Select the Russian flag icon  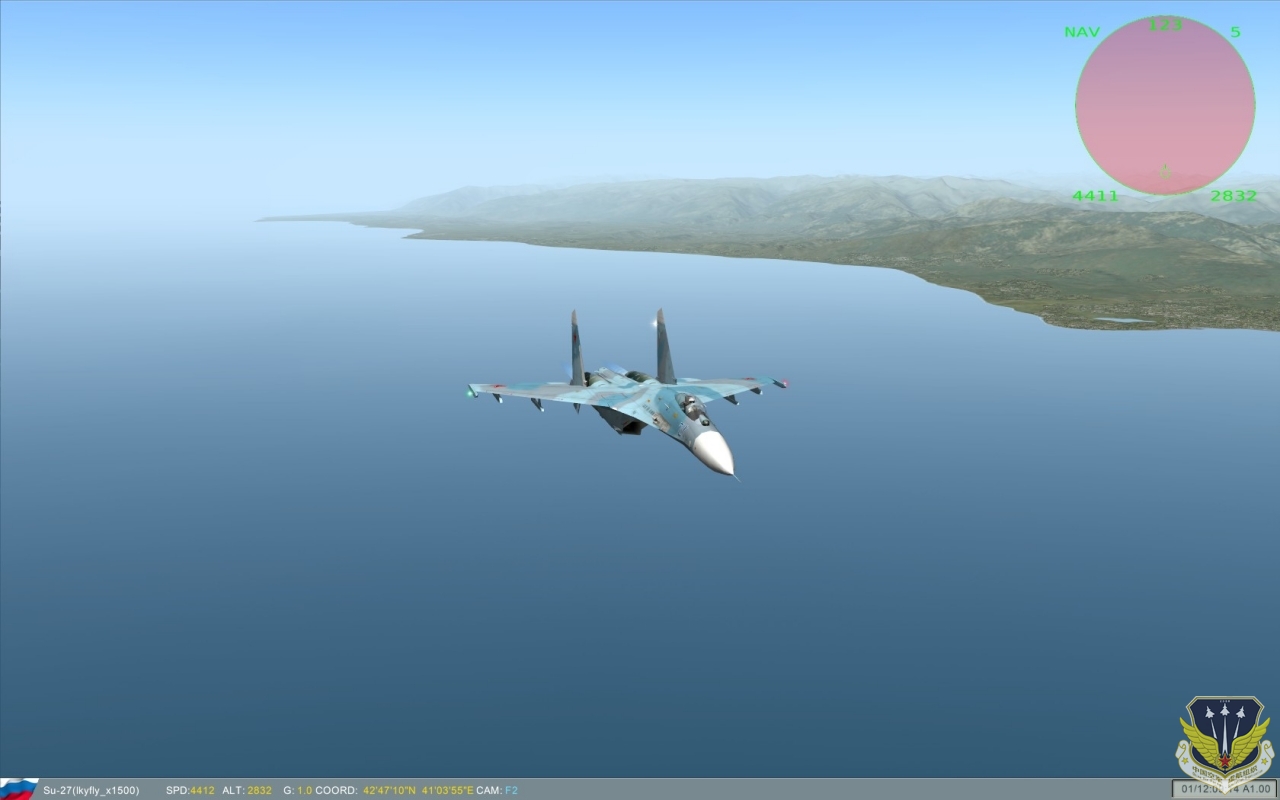(x=19, y=789)
